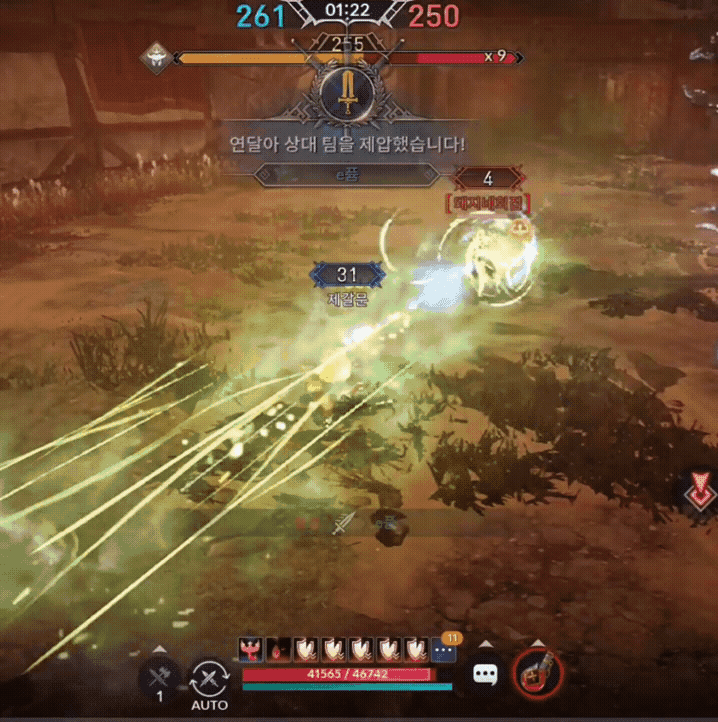
Task: Use the red health potion
Action: [537, 675]
